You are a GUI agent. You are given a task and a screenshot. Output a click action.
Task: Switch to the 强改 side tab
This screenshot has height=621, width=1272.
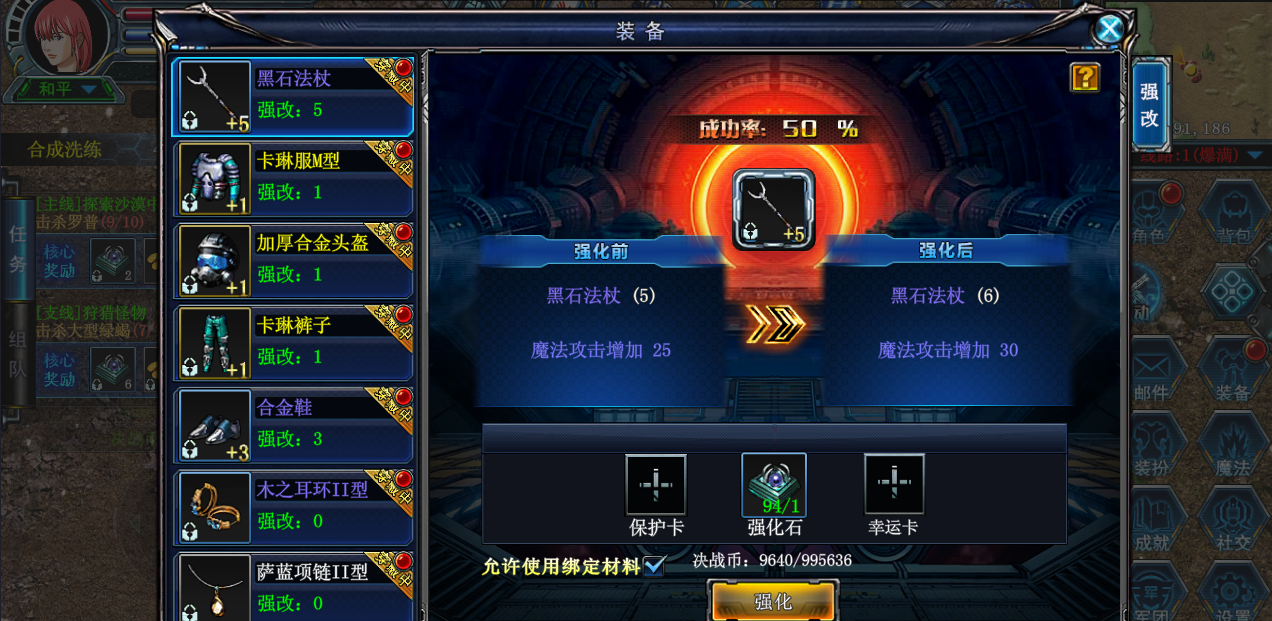(1149, 105)
